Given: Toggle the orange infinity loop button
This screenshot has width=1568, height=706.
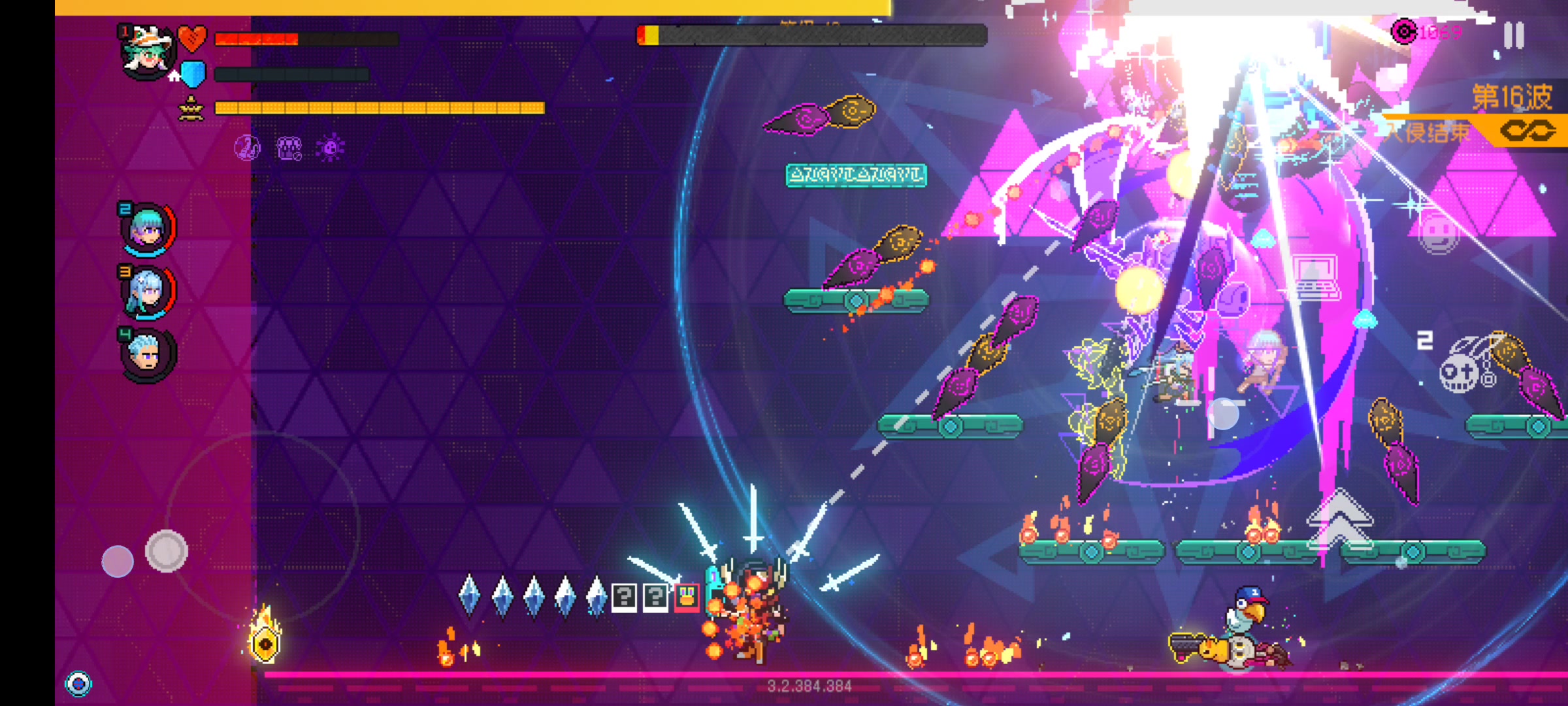Looking at the screenshot, I should [1527, 131].
